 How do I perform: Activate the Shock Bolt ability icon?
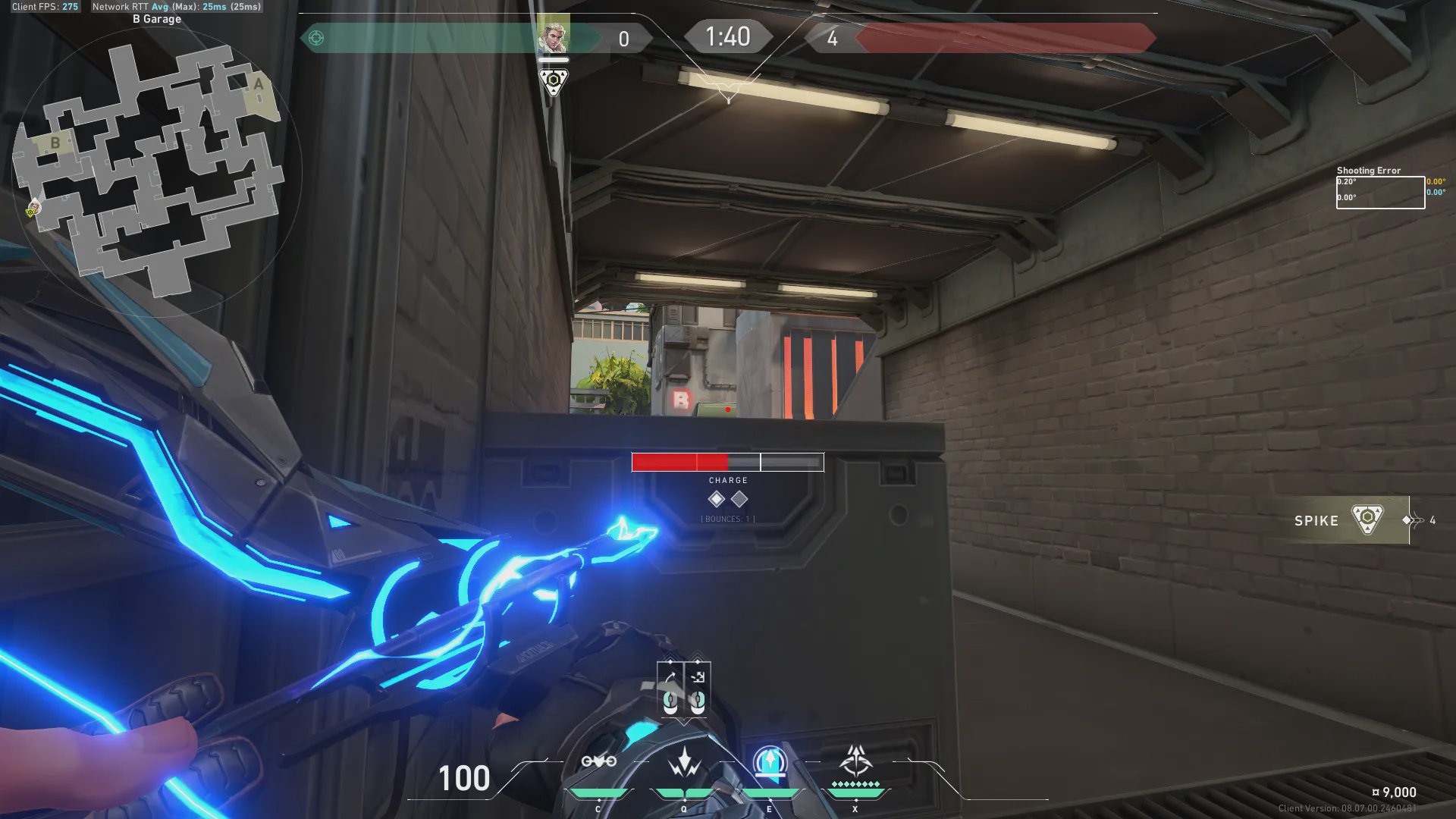[x=684, y=761]
